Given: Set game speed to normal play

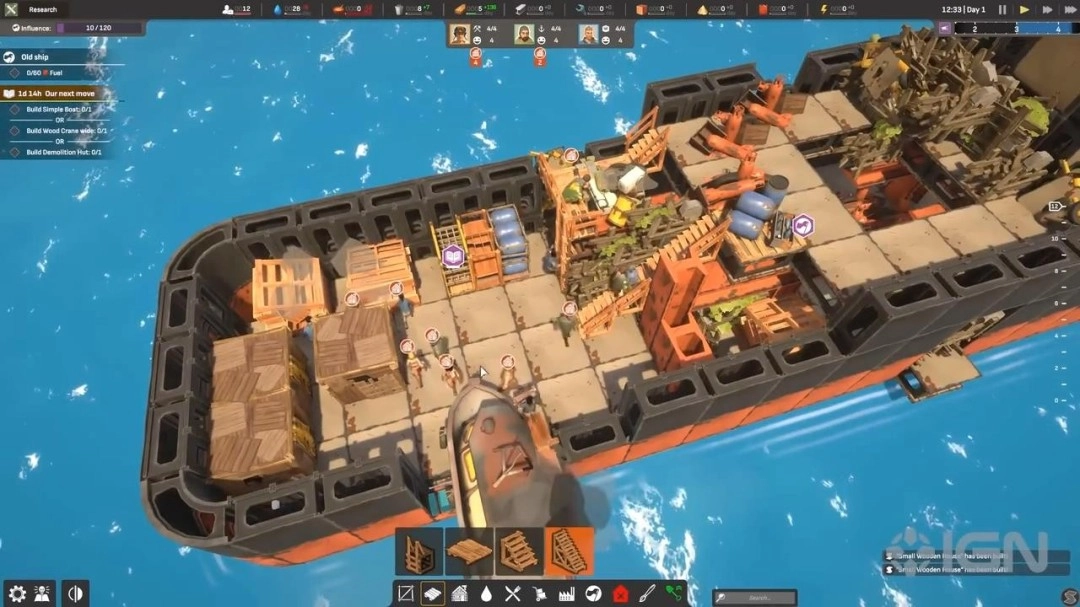Looking at the screenshot, I should pyautogui.click(x=1024, y=10).
